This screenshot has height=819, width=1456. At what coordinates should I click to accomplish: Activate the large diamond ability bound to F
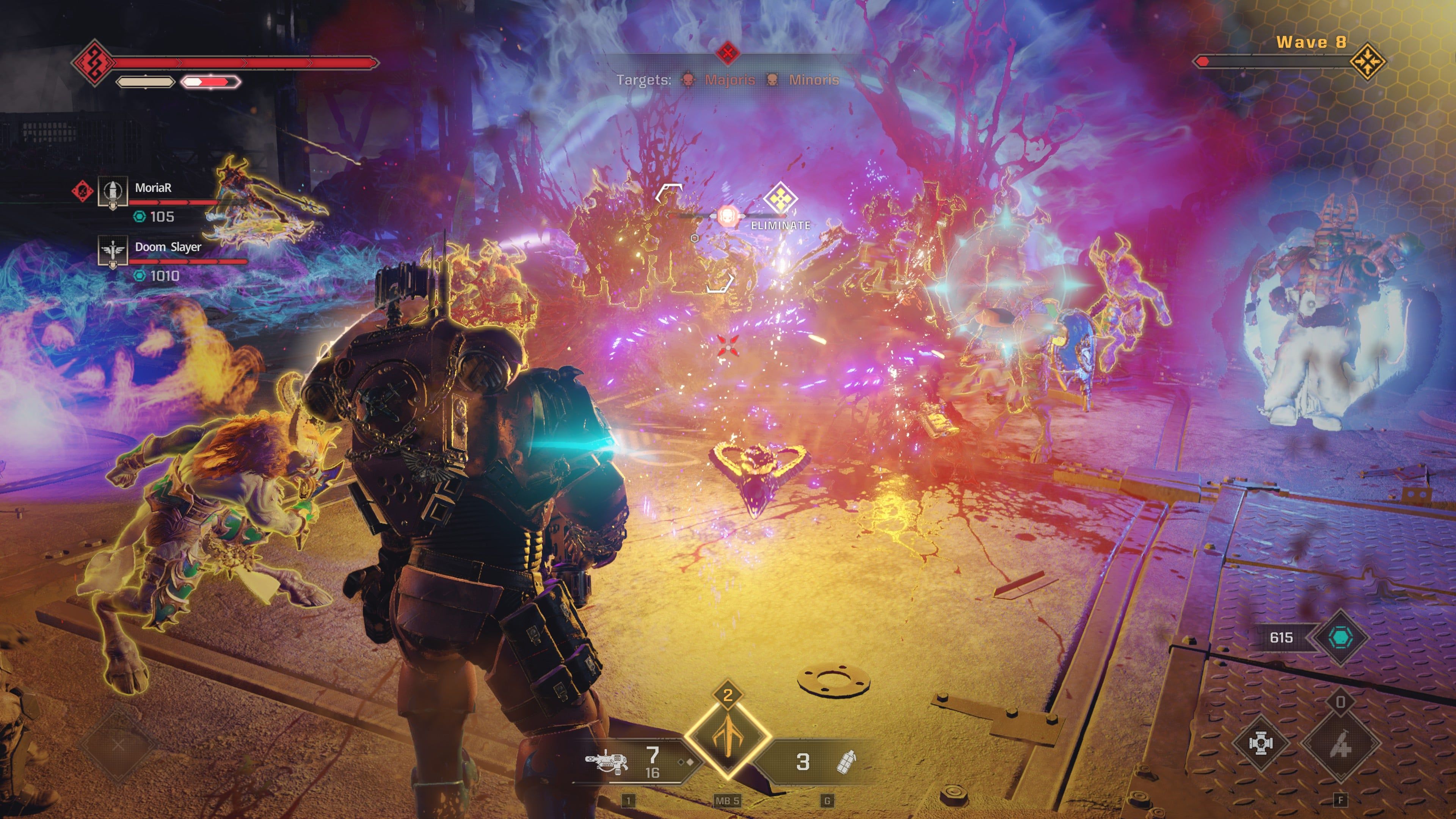point(1340,745)
